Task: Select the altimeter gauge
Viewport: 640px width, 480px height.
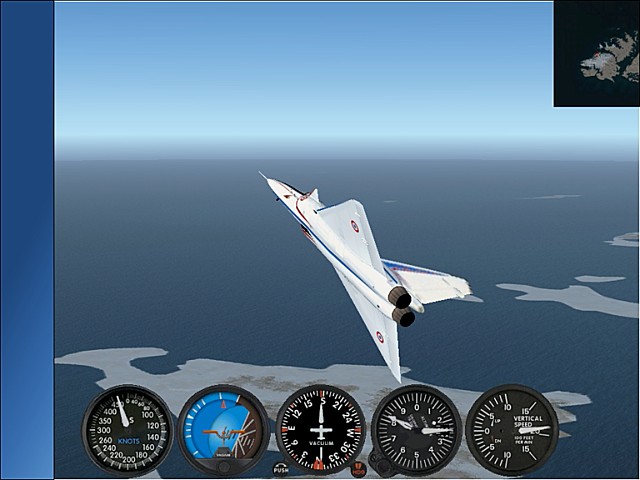Action: 416,430
